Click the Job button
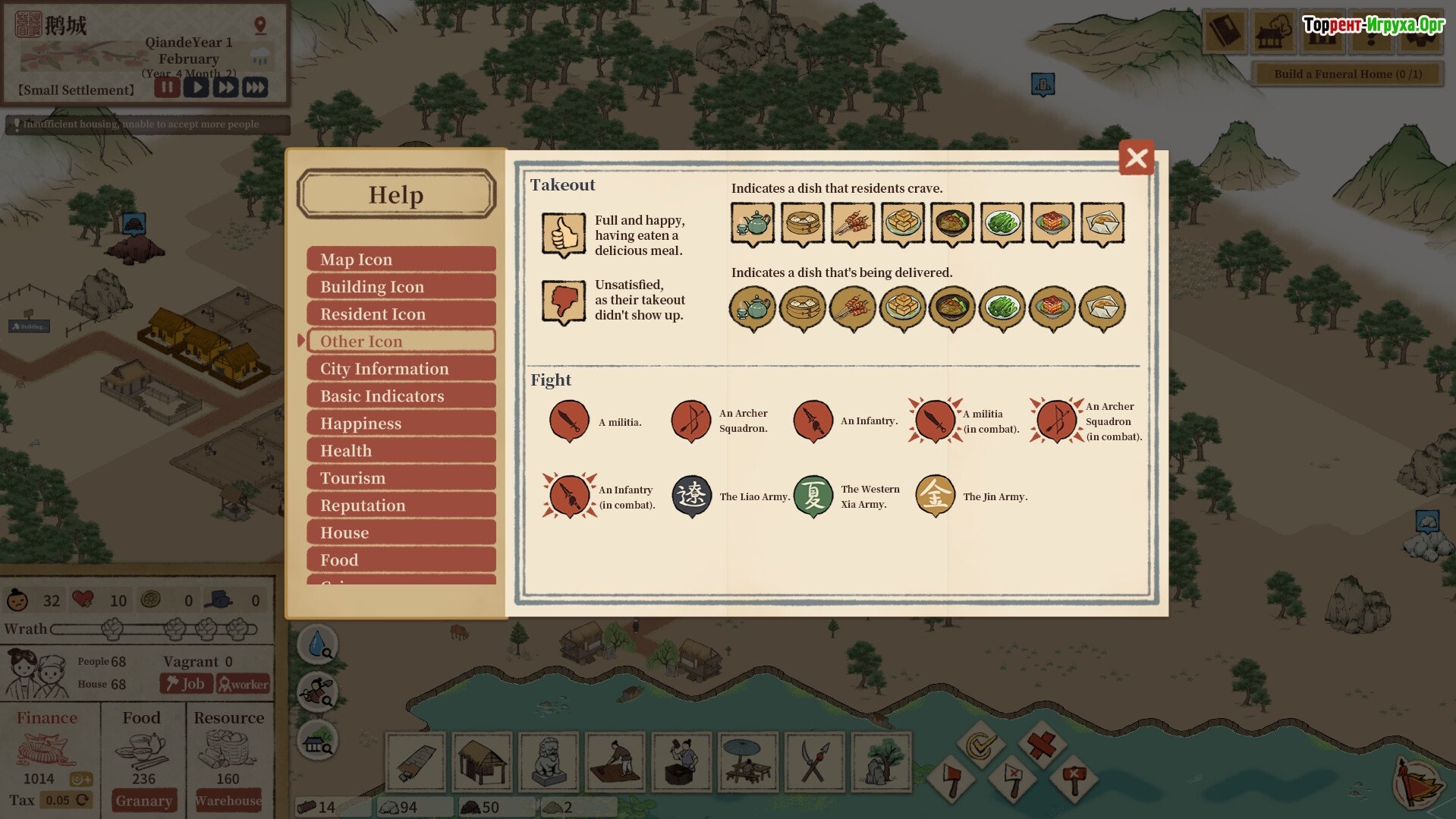The width and height of the screenshot is (1456, 819). [185, 684]
